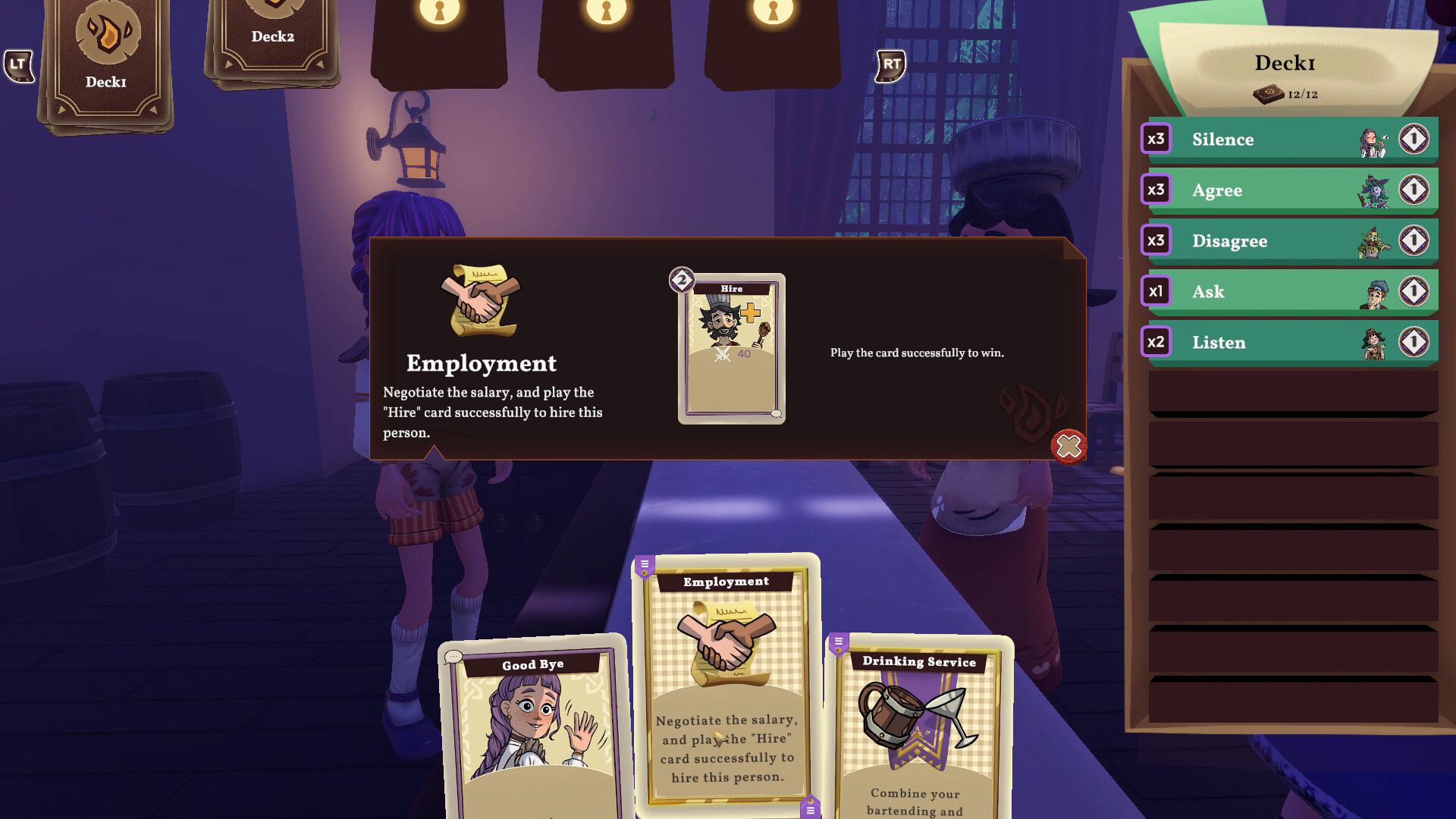The height and width of the screenshot is (819, 1456).
Task: Click the 12/12 card count indicator
Action: tap(1287, 96)
